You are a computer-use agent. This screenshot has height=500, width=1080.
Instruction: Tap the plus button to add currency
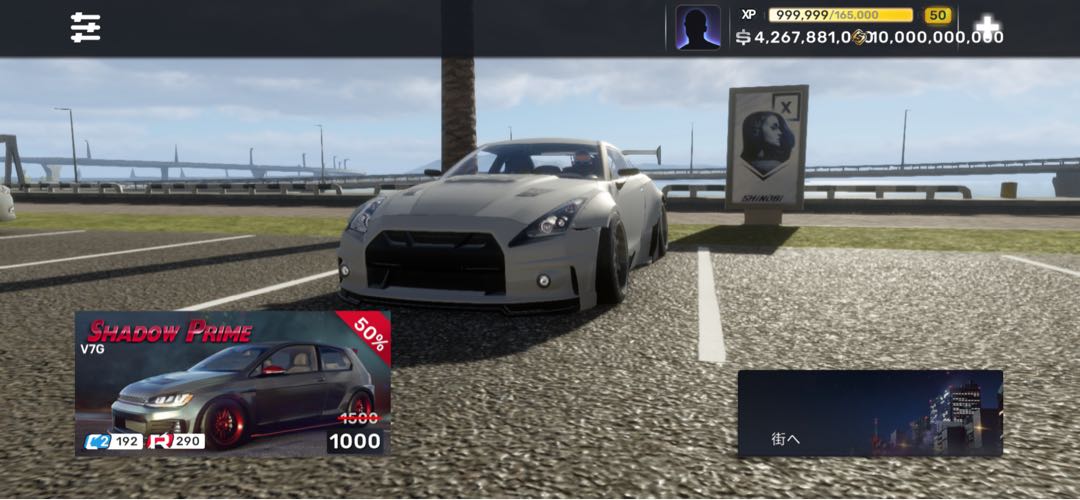tap(987, 27)
